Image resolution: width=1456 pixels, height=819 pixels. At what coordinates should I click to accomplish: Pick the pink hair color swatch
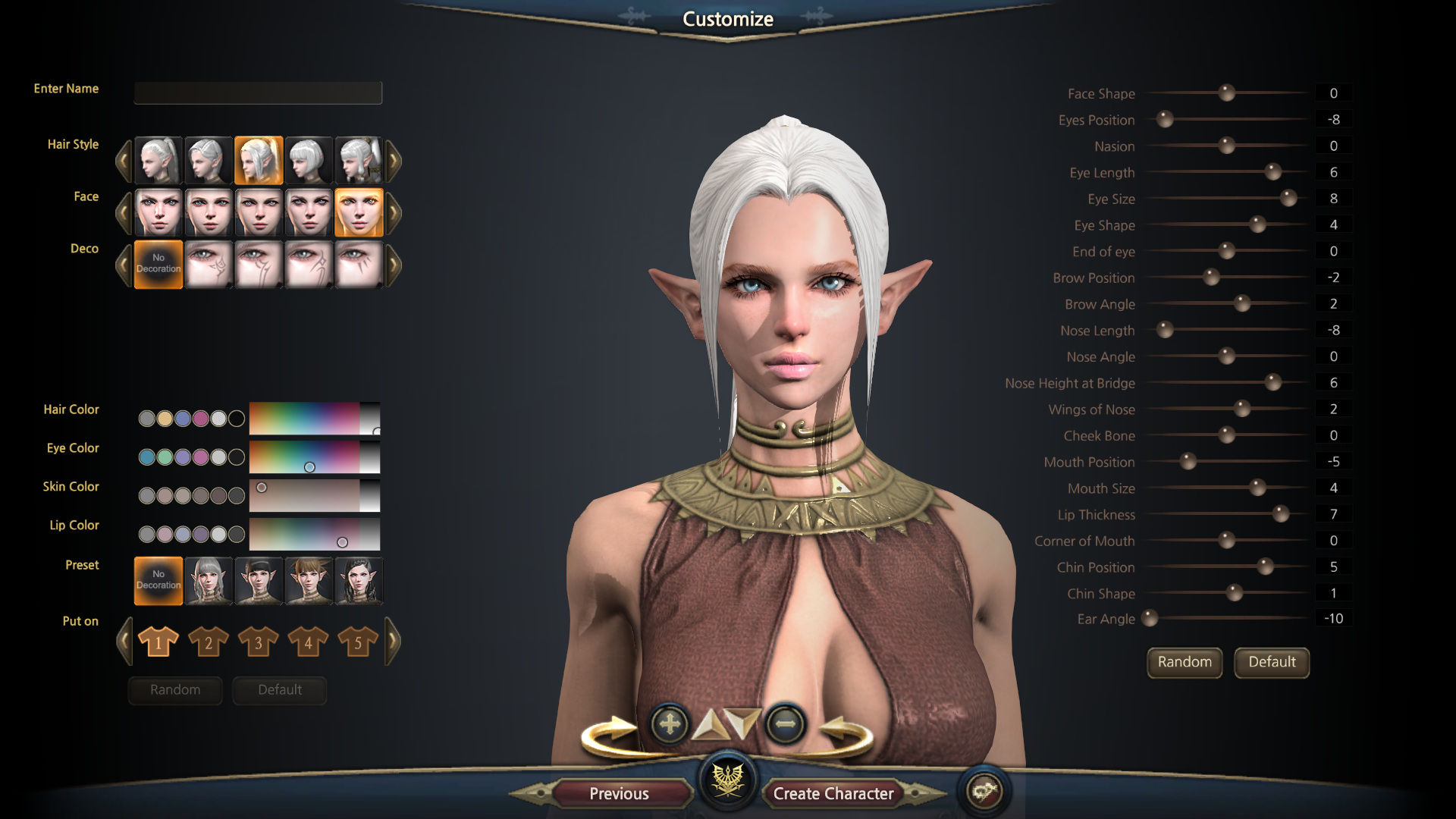pos(200,419)
